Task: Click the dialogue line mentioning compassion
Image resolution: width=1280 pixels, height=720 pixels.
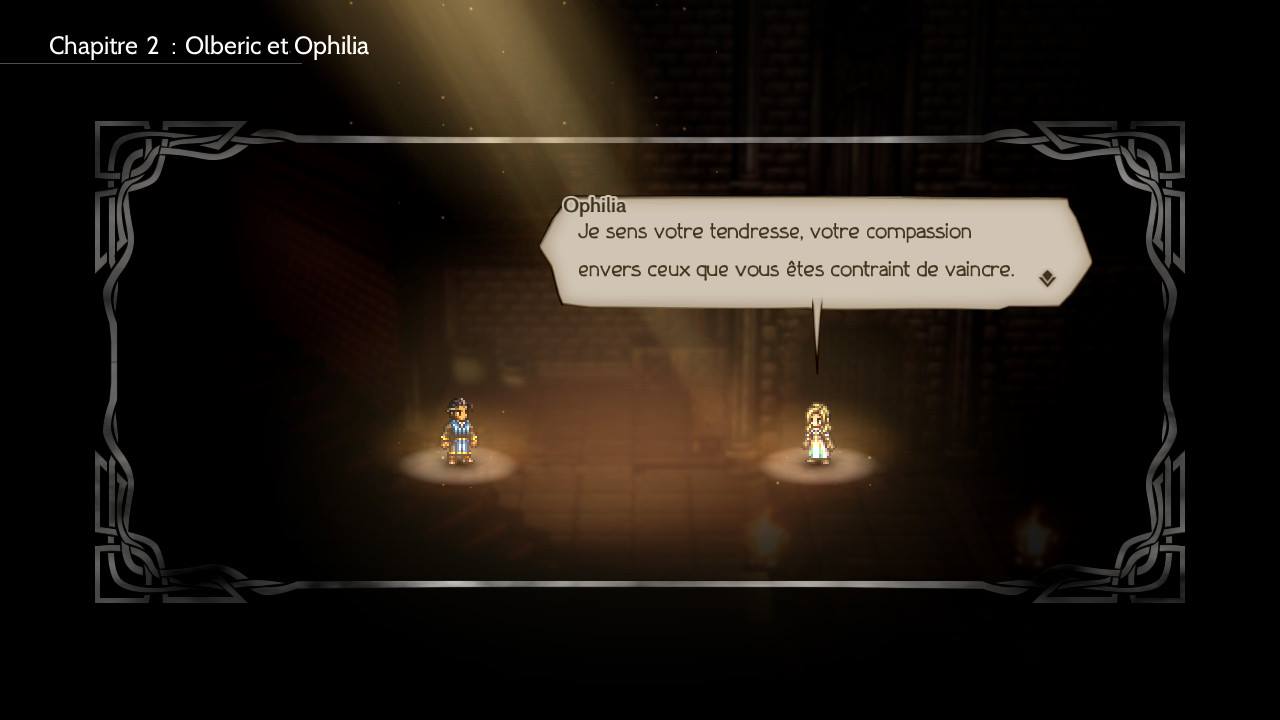Action: (x=775, y=231)
